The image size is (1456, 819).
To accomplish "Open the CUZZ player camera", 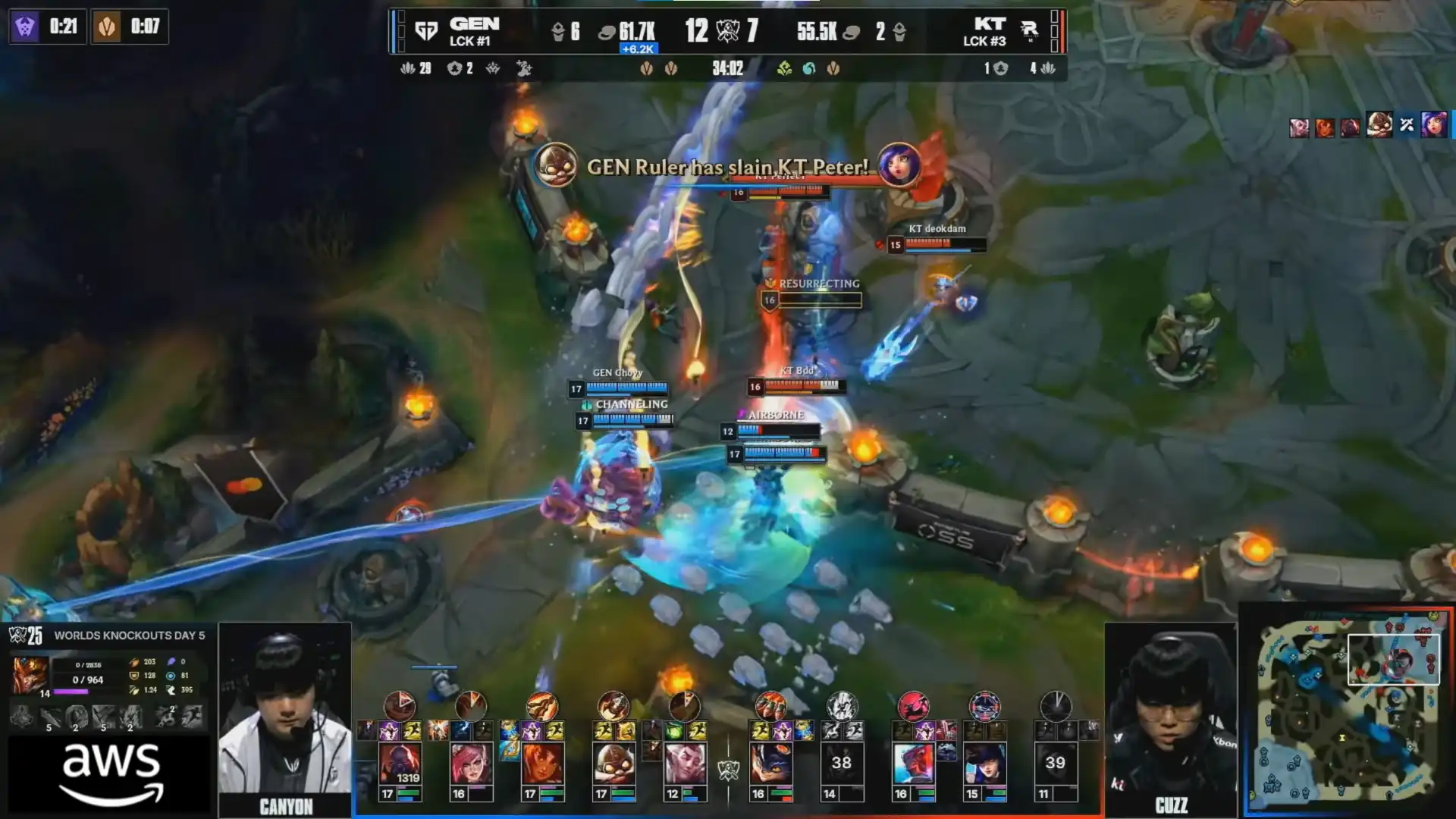I will pos(1170,717).
